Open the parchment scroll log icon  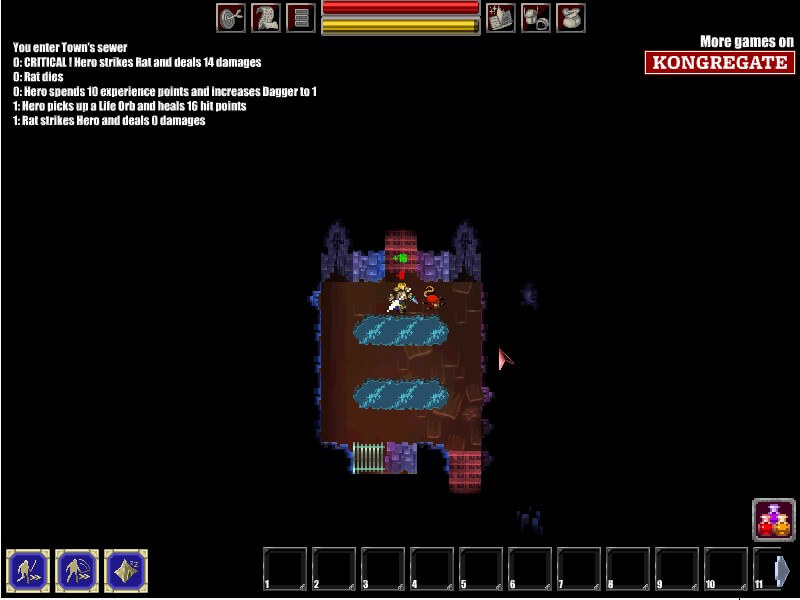point(266,18)
